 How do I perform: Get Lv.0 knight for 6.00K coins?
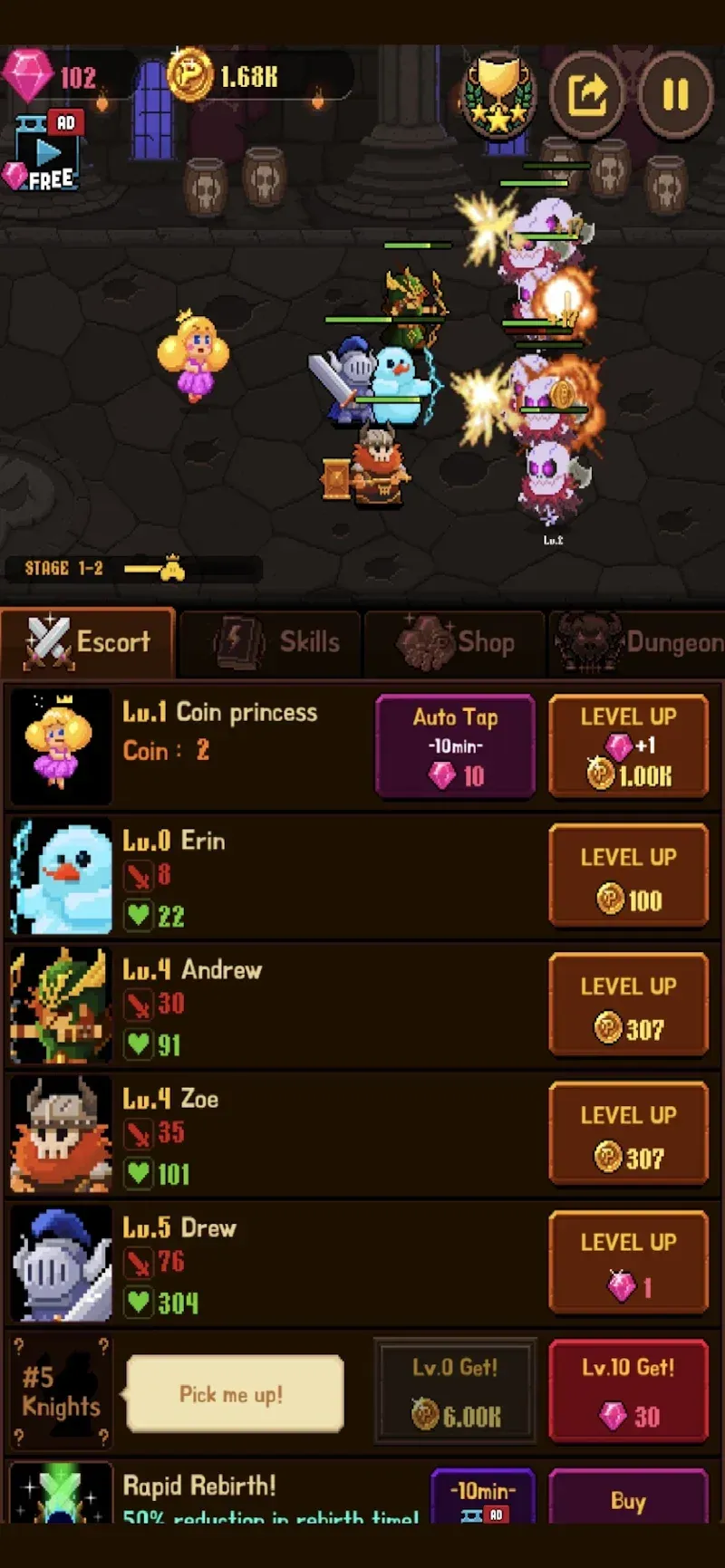point(455,1391)
